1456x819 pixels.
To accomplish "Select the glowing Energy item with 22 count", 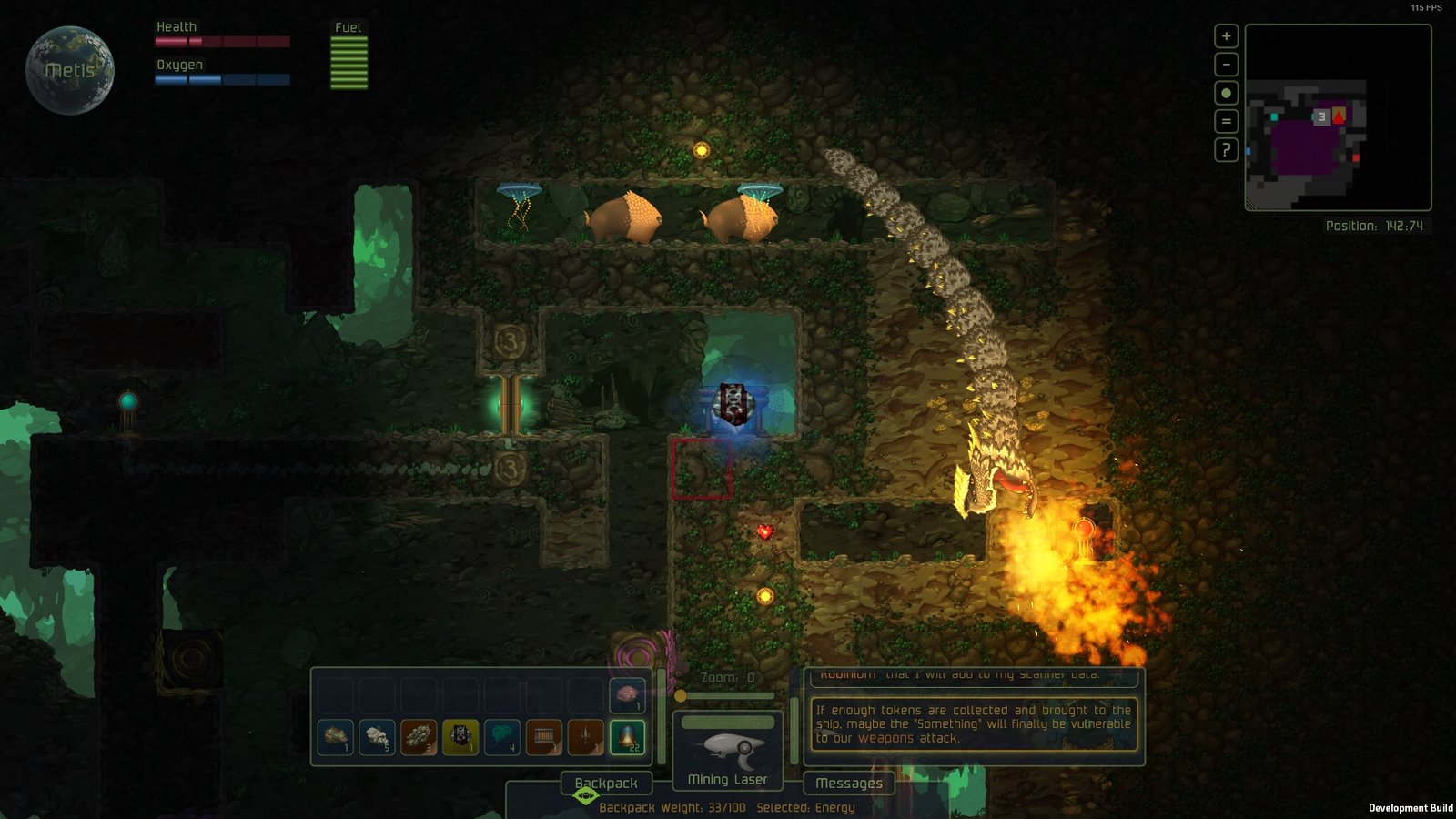I will pos(627,737).
